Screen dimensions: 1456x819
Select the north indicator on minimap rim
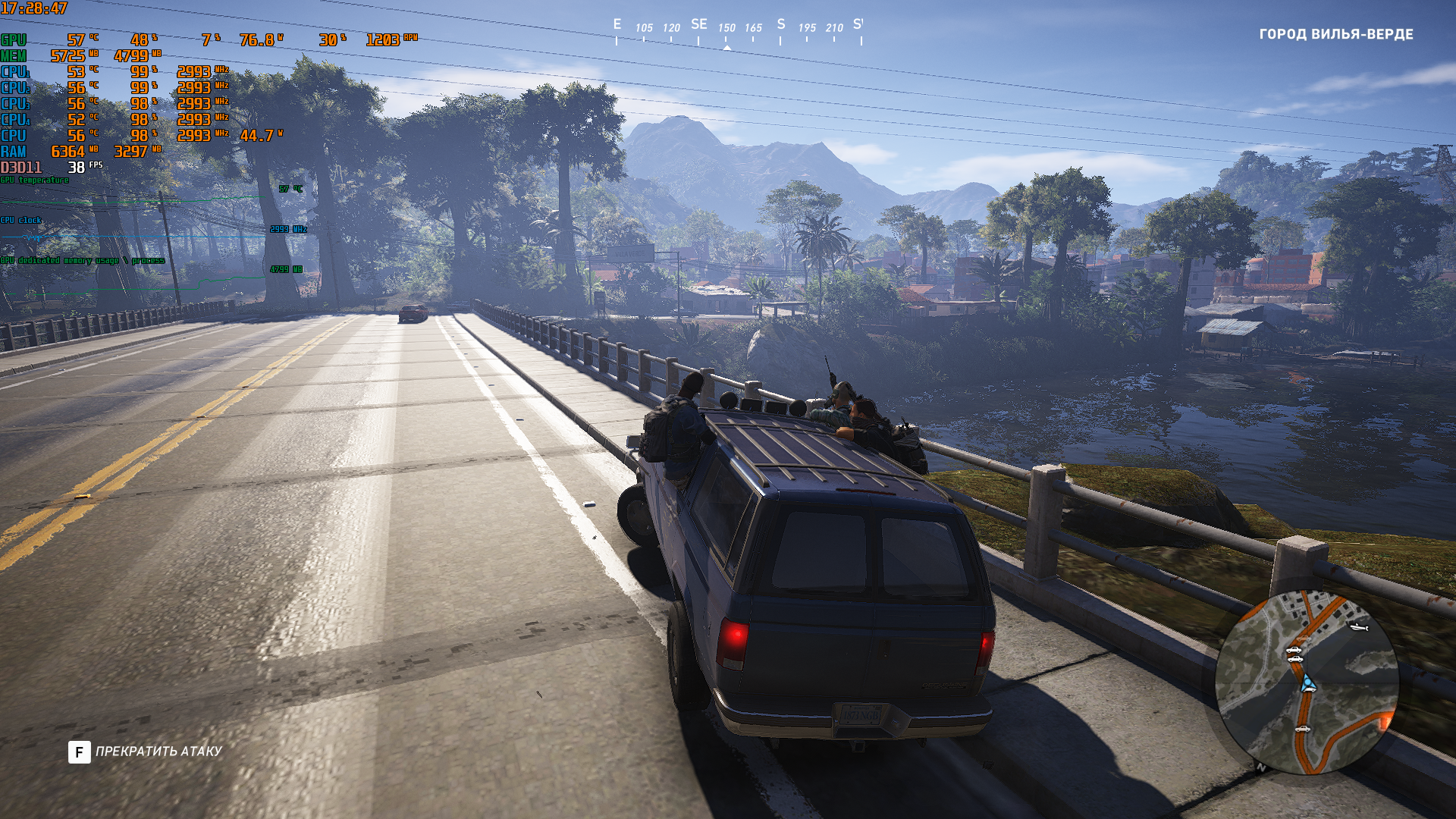click(1261, 767)
